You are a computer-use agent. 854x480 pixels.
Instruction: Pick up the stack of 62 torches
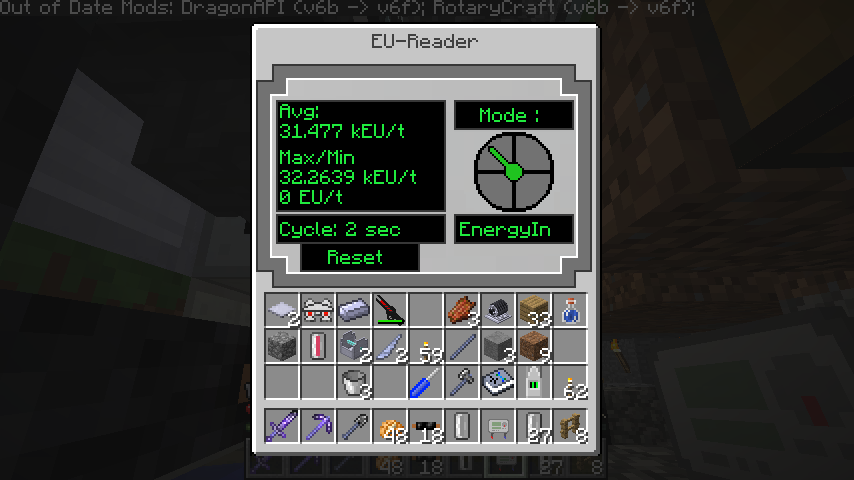click(570, 382)
